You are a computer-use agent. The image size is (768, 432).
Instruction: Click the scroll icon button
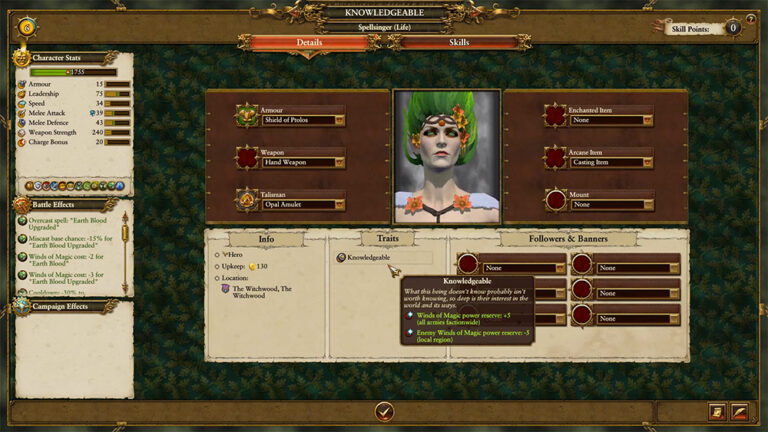tap(717, 411)
